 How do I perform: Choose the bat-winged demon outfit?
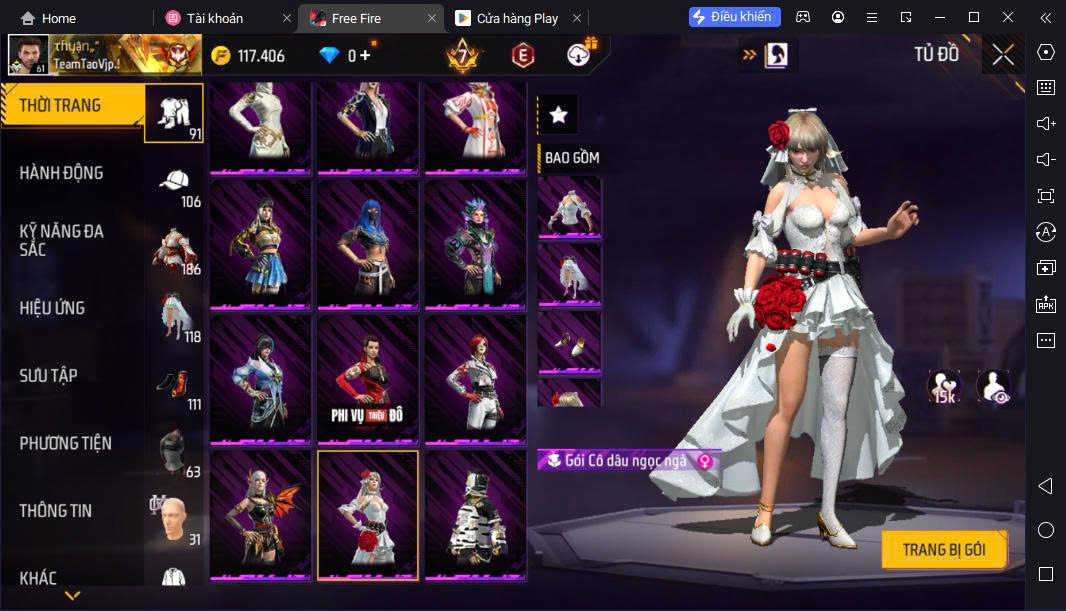(260, 514)
